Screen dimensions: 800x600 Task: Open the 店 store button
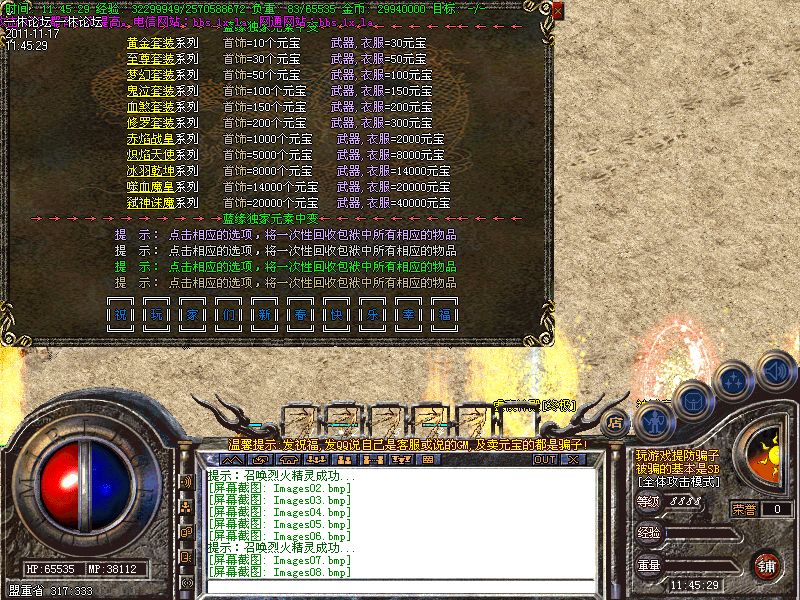click(x=616, y=421)
